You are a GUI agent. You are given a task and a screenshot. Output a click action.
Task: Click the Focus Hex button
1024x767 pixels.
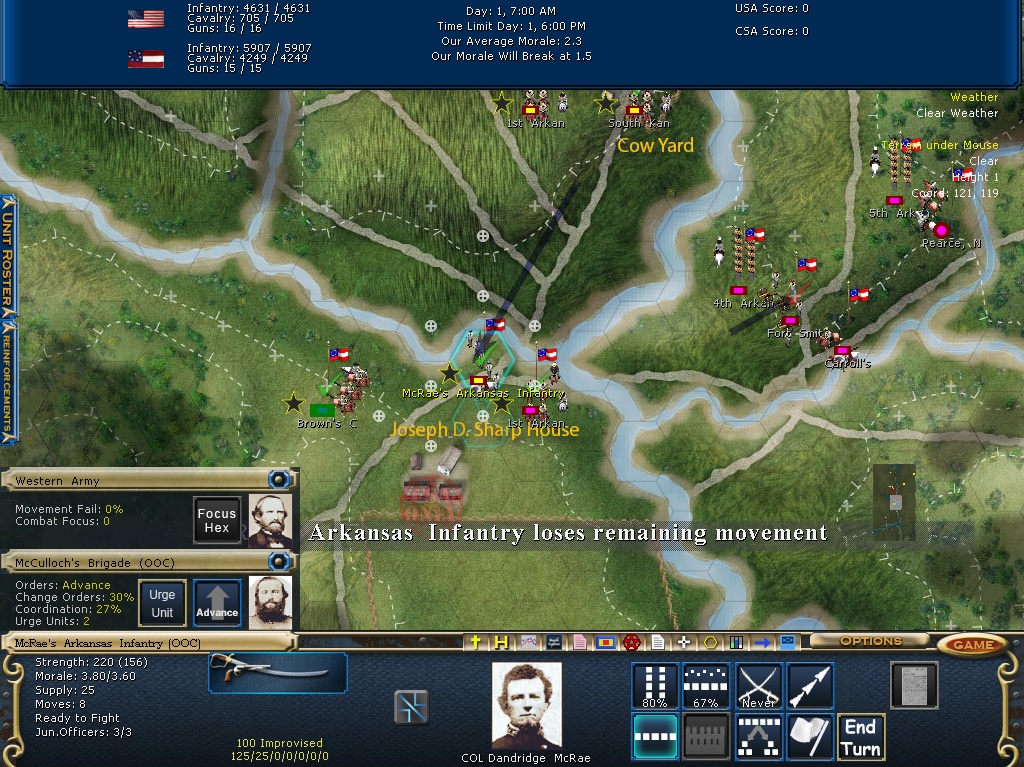(x=217, y=520)
